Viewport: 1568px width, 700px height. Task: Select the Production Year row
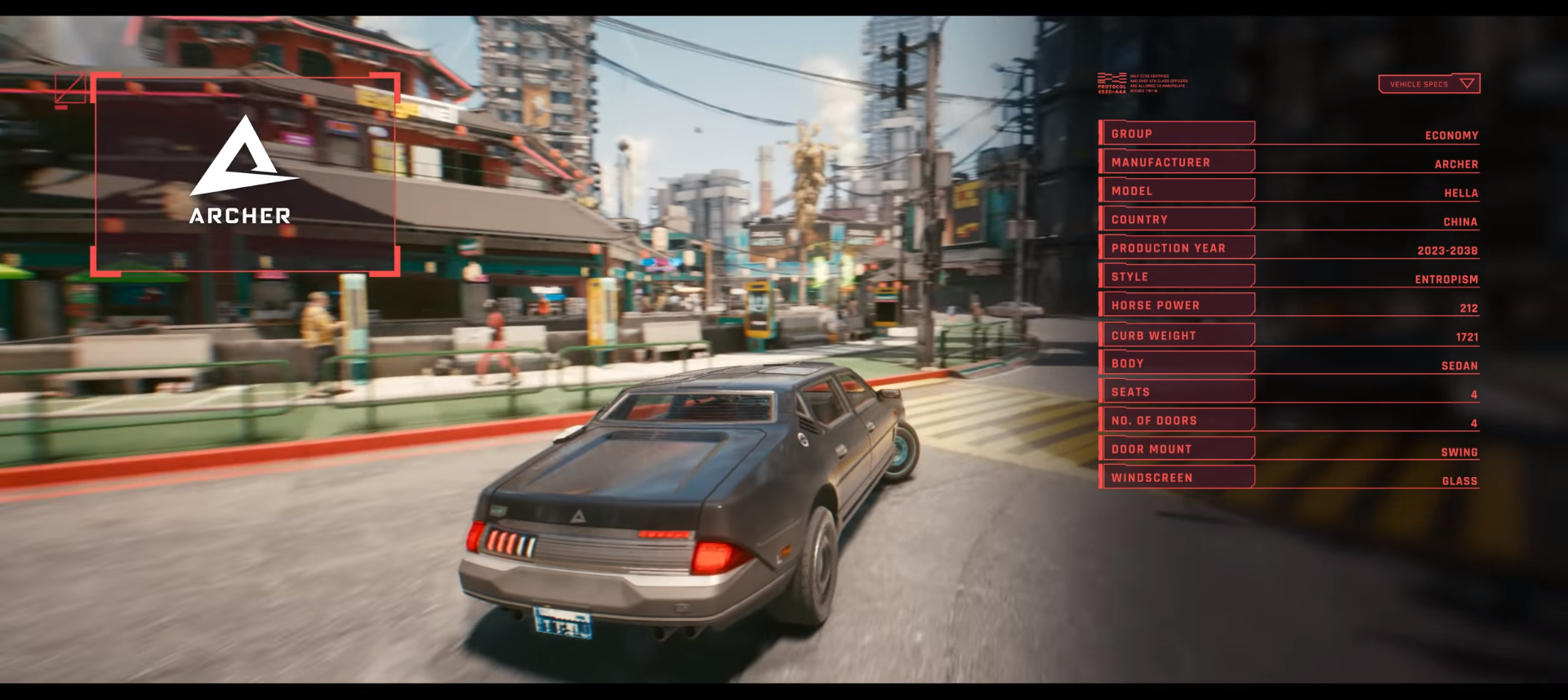click(1177, 247)
